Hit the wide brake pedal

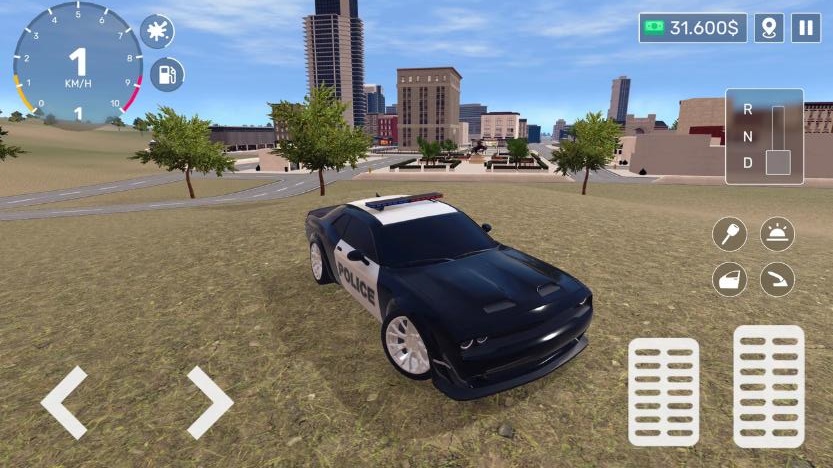click(663, 391)
